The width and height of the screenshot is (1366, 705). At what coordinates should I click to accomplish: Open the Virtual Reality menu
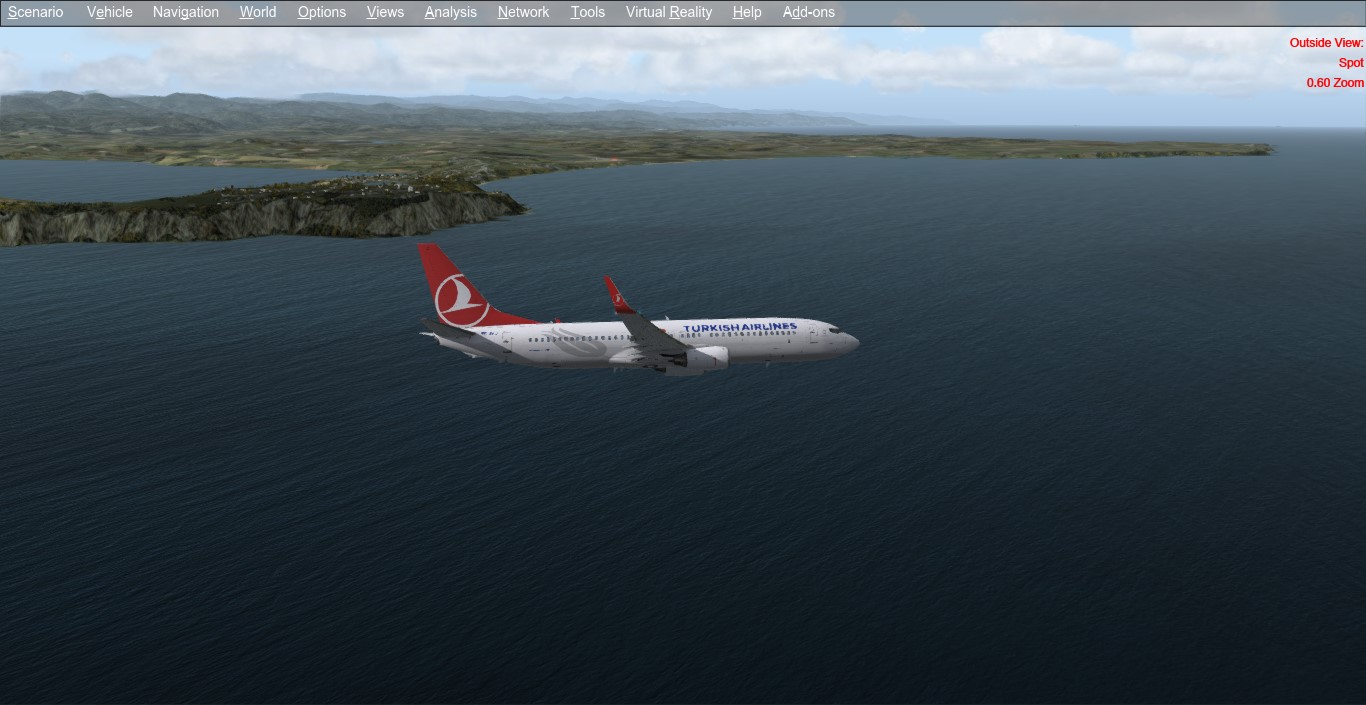[669, 12]
